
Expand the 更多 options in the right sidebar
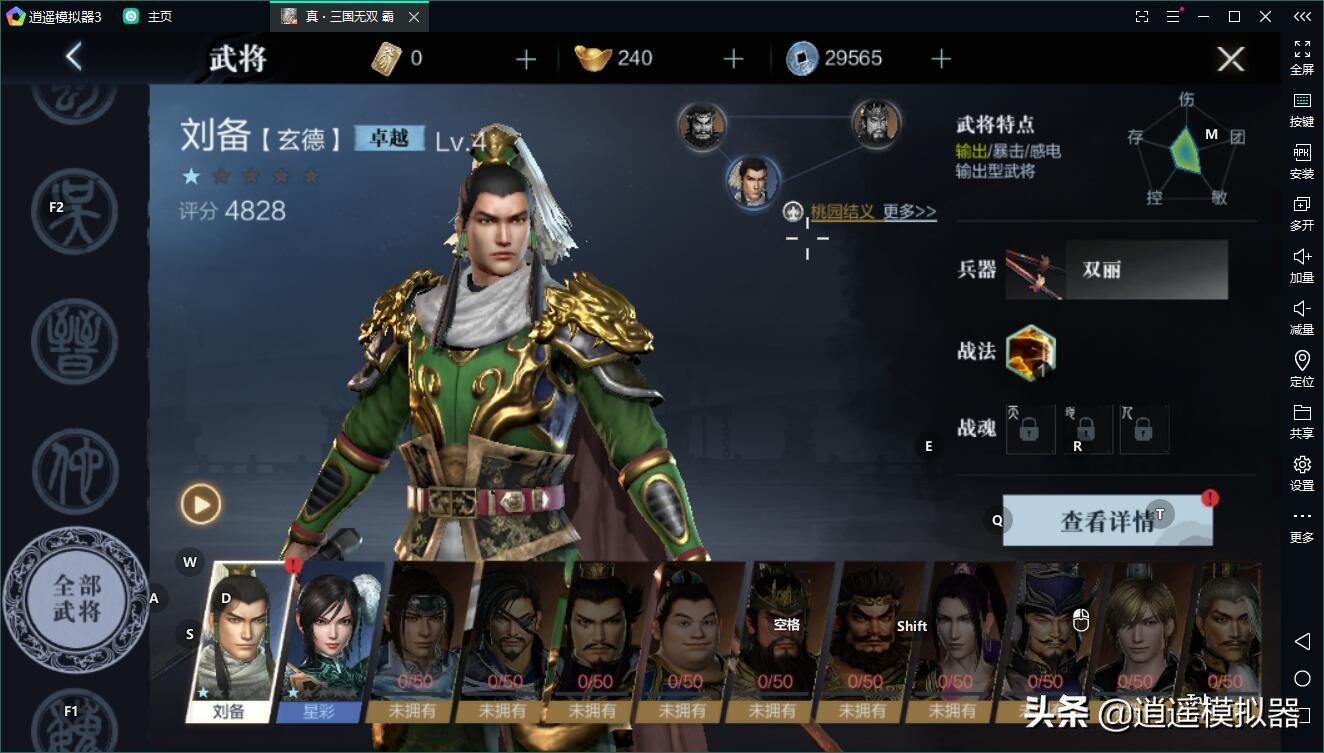click(x=1301, y=522)
